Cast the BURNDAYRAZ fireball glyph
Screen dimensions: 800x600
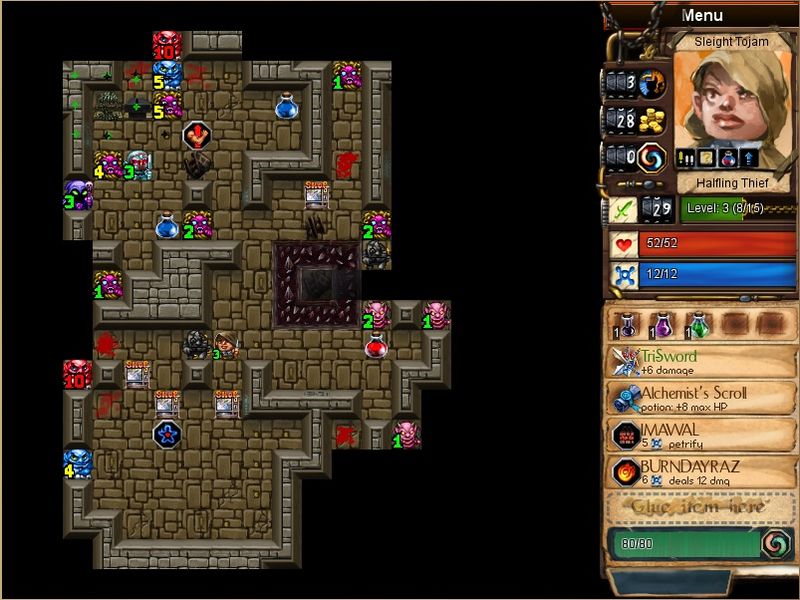pos(701,472)
